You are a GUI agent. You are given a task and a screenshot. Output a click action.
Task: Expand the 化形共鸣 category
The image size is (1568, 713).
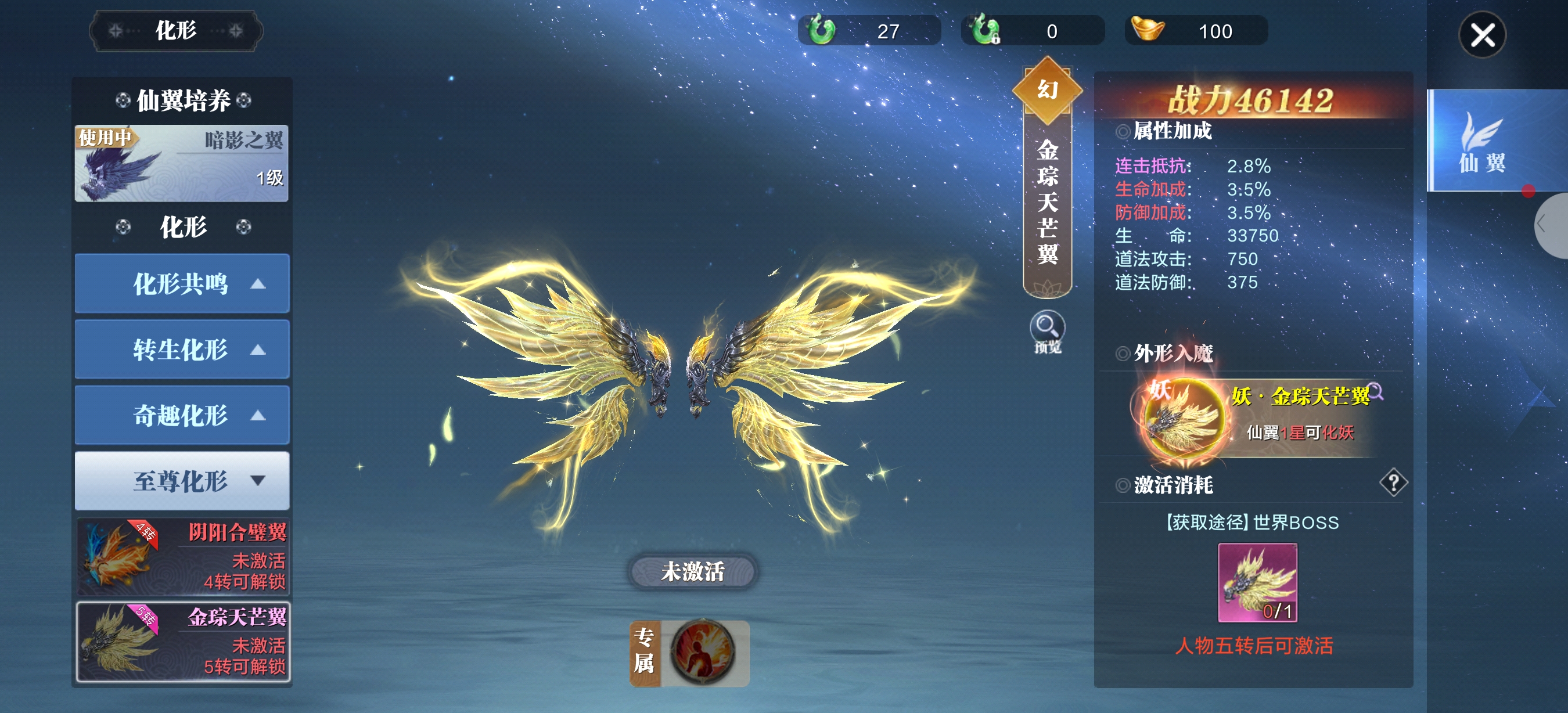click(x=181, y=283)
